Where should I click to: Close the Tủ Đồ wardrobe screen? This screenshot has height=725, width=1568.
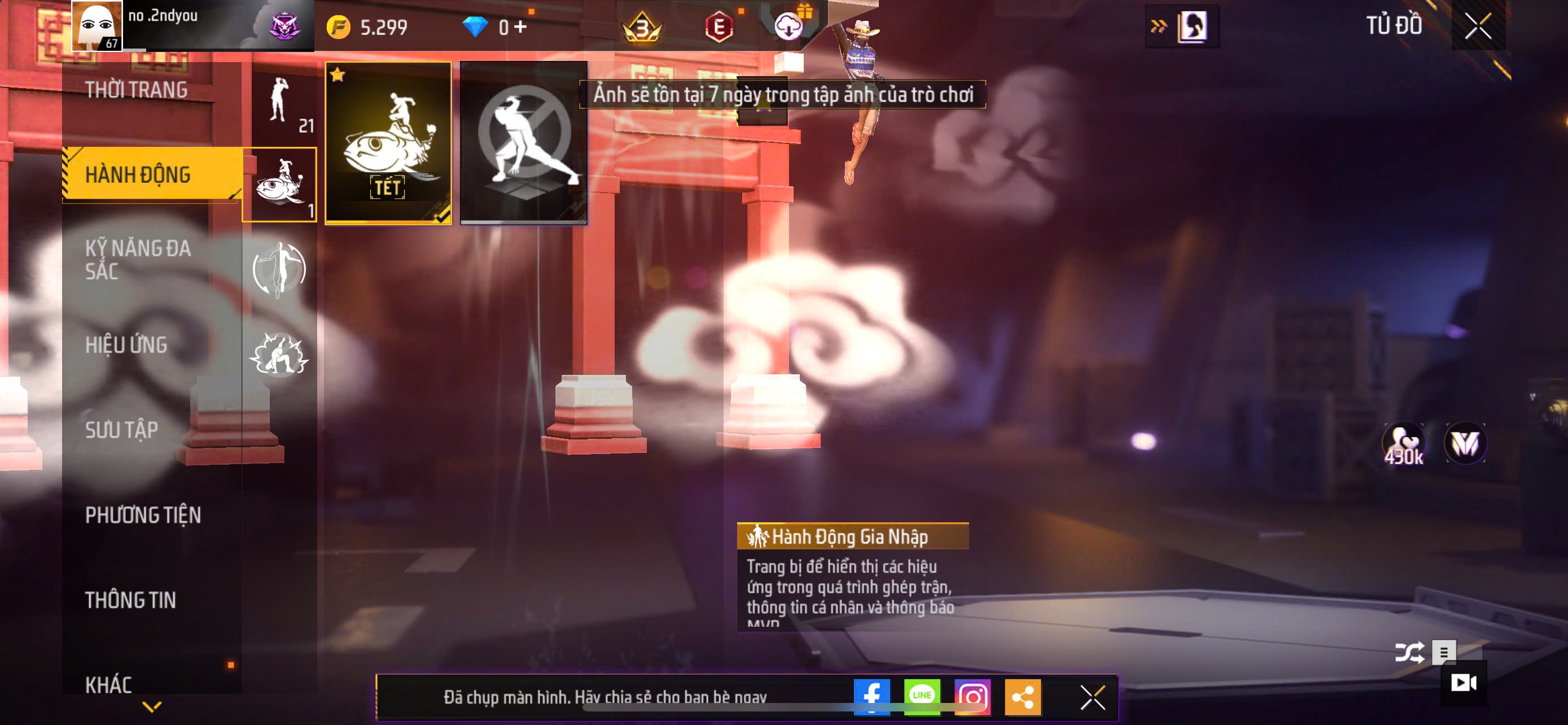point(1477,26)
